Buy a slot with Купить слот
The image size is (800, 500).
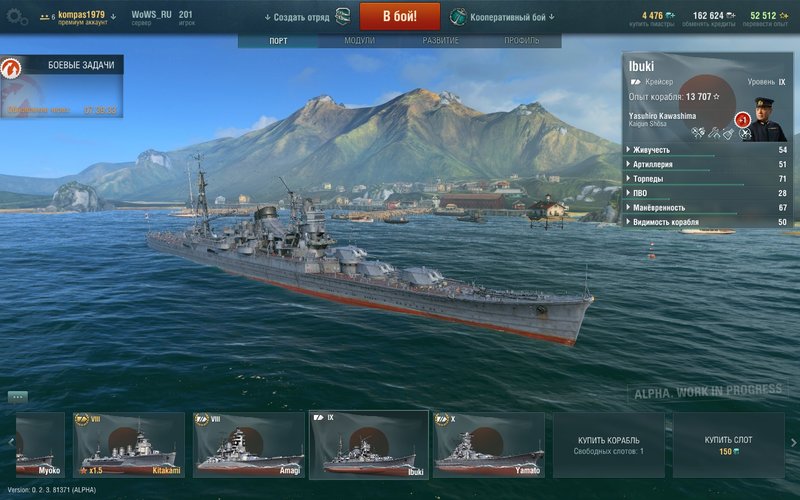(728, 445)
